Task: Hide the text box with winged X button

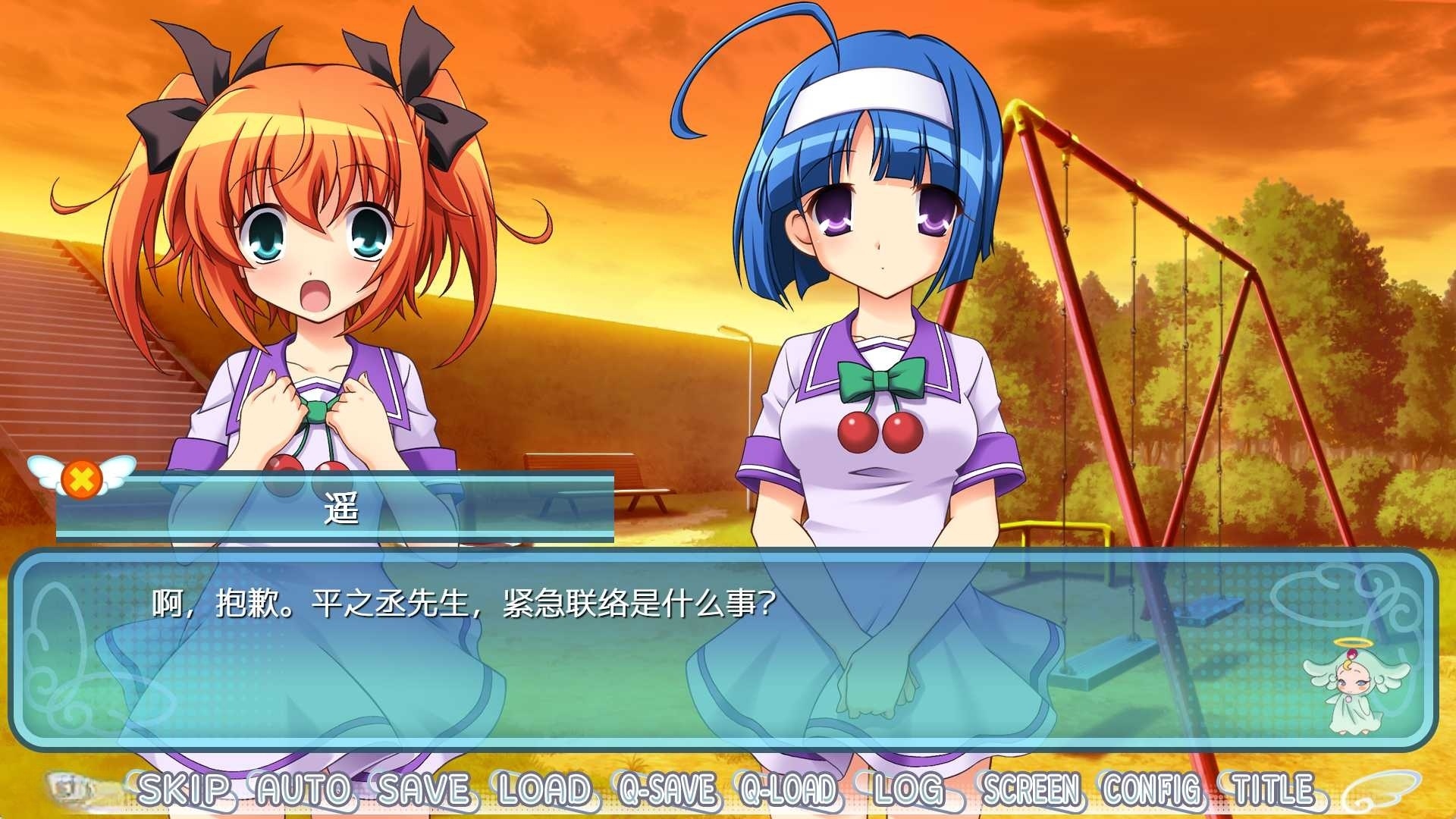Action: click(x=81, y=478)
